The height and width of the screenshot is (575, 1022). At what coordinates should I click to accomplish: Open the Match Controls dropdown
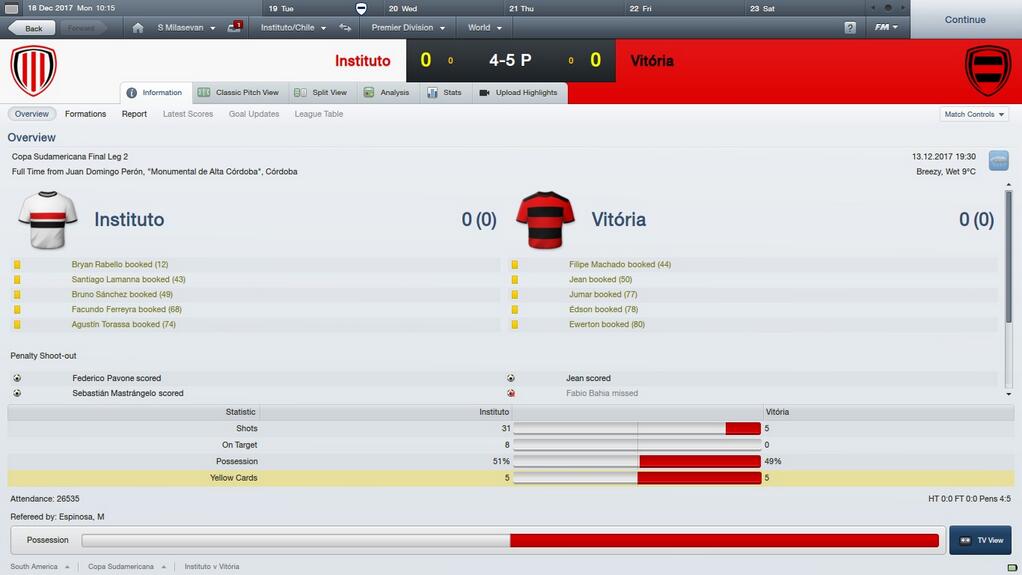974,114
